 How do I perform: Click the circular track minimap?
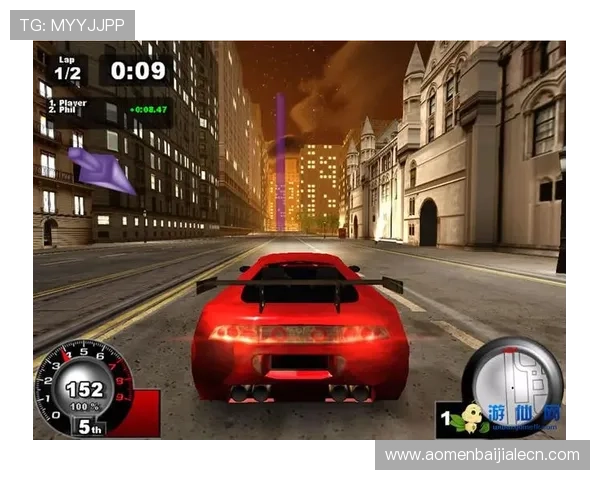click(512, 374)
